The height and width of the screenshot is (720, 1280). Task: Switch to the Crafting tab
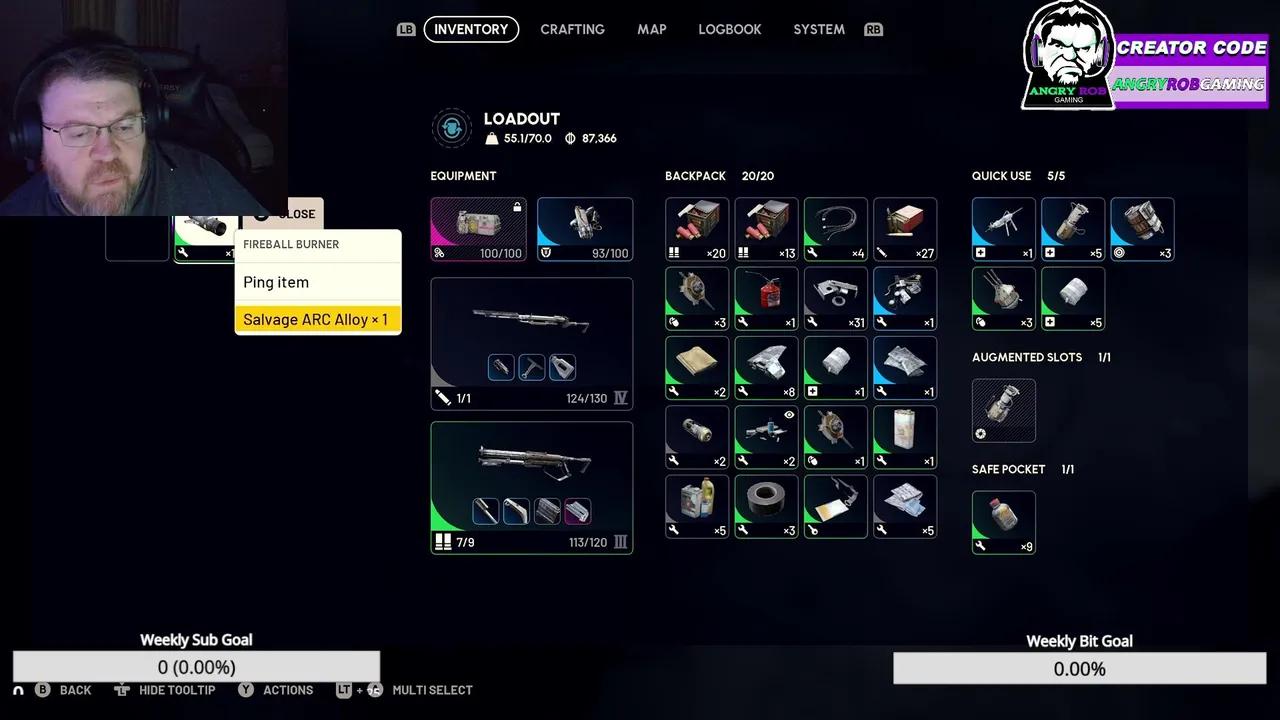pyautogui.click(x=572, y=29)
